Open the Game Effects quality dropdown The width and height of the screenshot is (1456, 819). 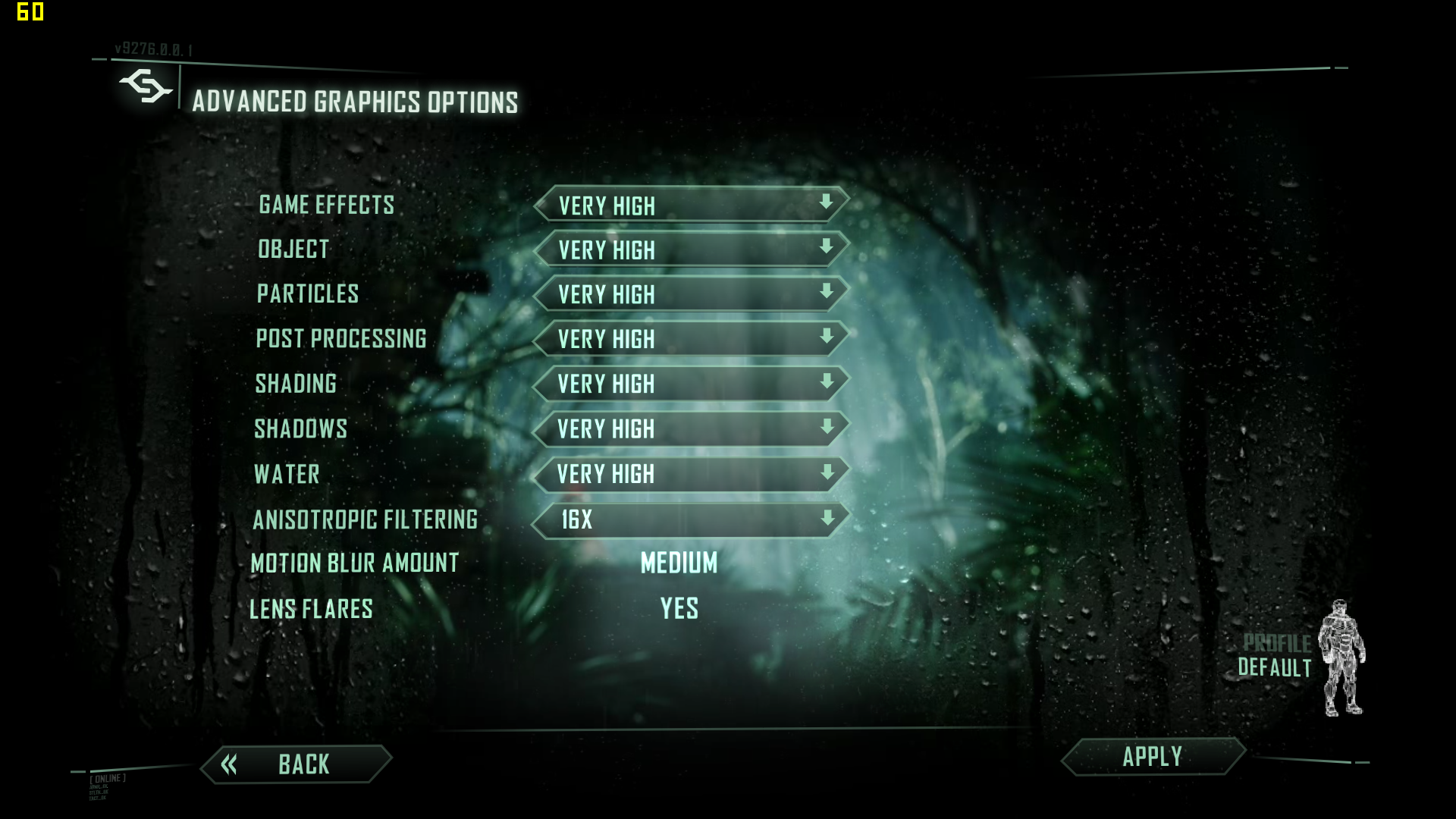pyautogui.click(x=691, y=205)
